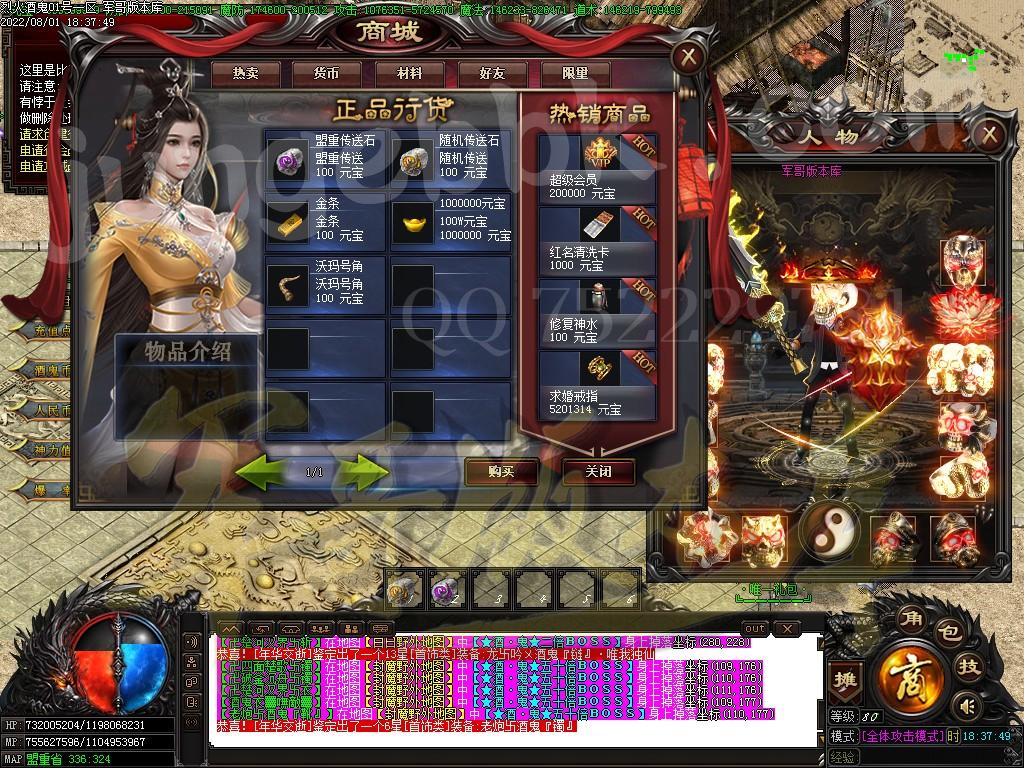Viewport: 1024px width, 768px height.
Task: Select the 红名清洗卡 hot item
Action: (x=597, y=240)
